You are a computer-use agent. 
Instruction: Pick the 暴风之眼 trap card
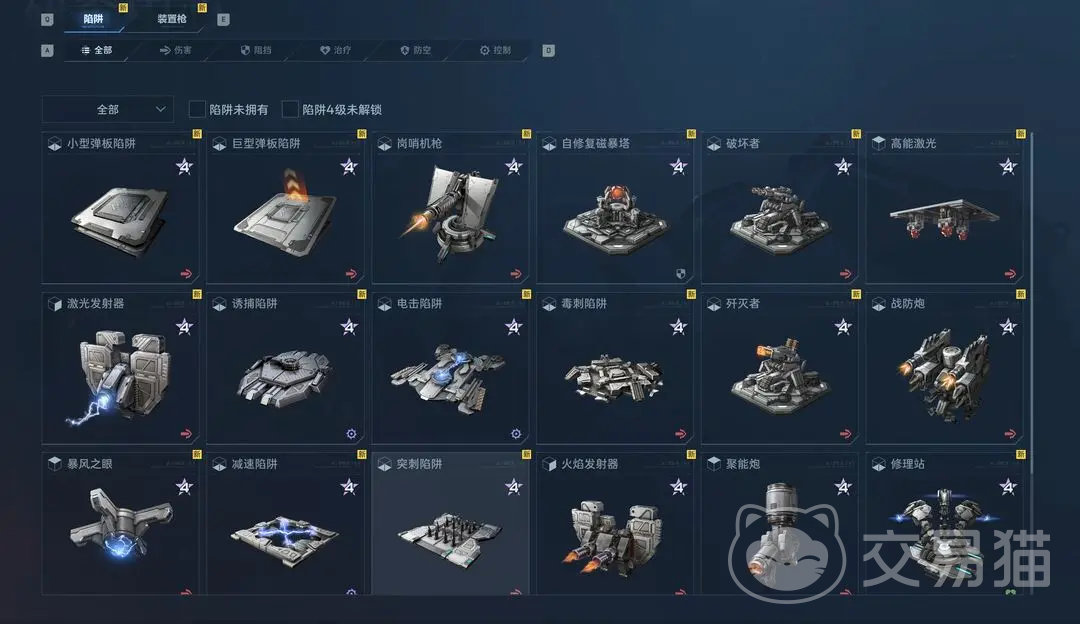[x=120, y=524]
